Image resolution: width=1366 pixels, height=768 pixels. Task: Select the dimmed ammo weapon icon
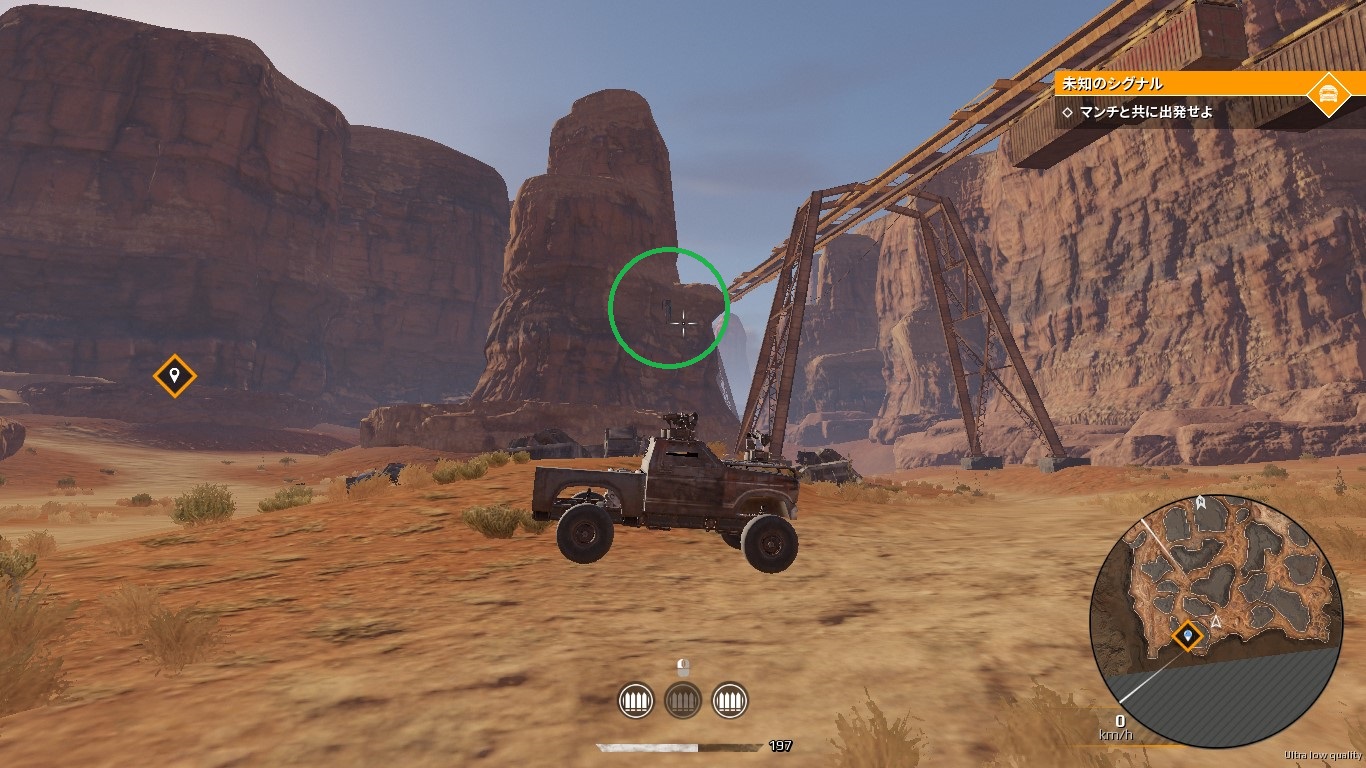pos(683,700)
